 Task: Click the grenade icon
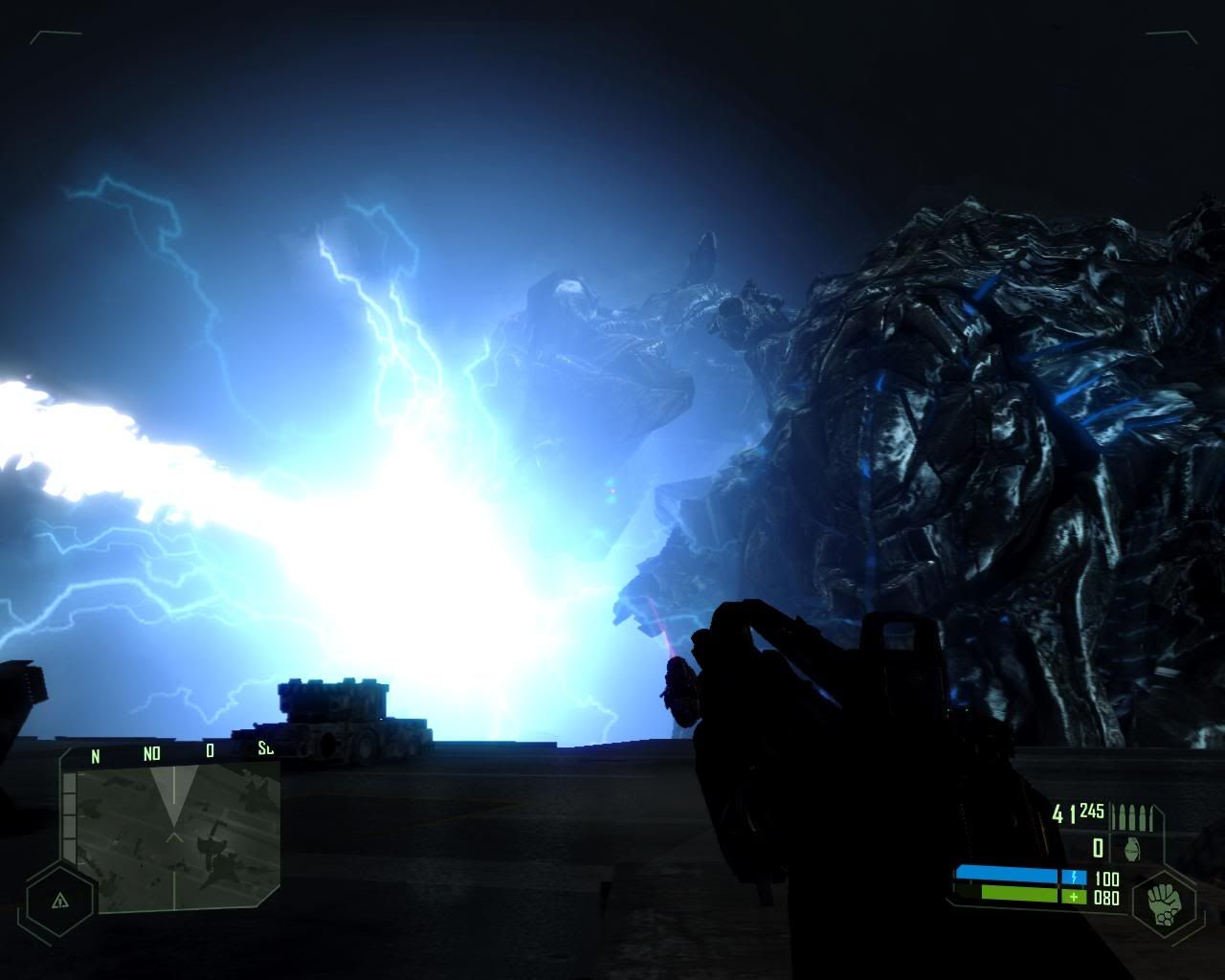pos(1131,848)
